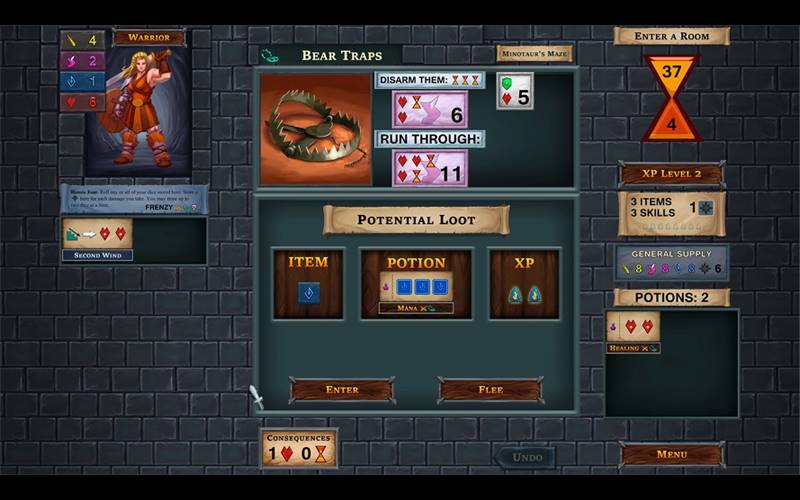Enter the Bear Traps room
Screen dimensions: 800x500
(x=342, y=389)
